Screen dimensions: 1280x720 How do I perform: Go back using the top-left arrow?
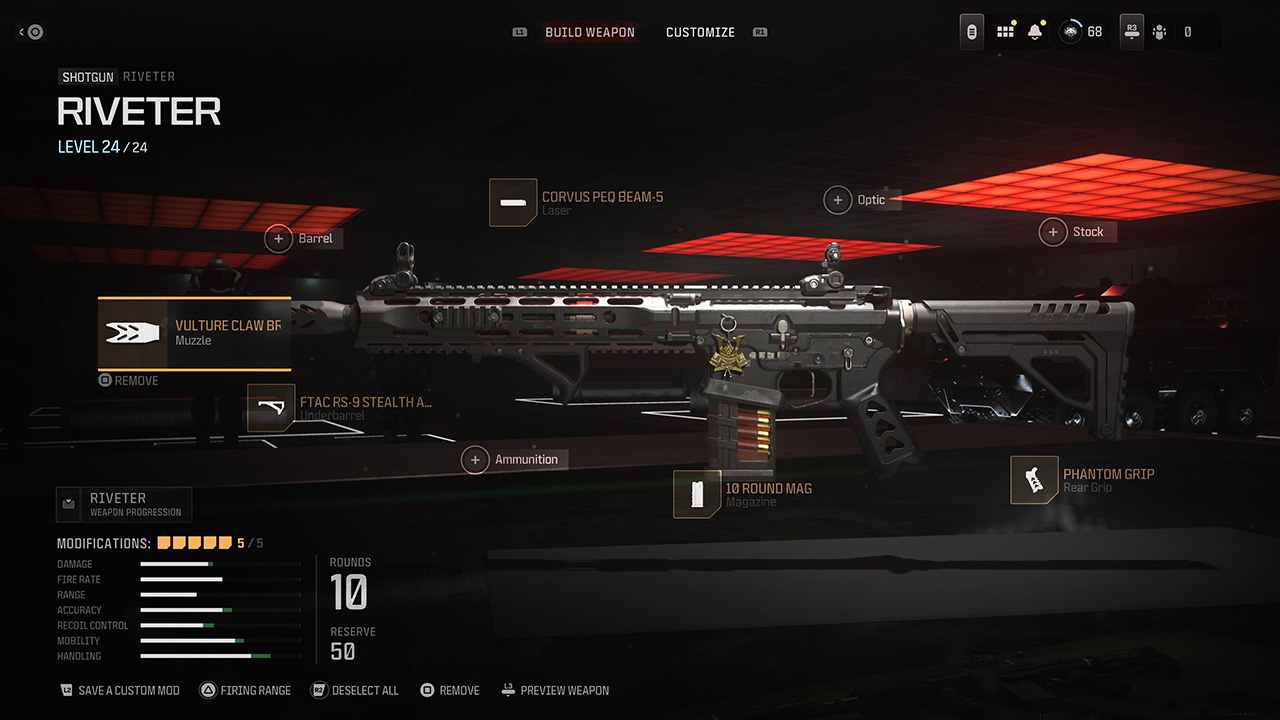pyautogui.click(x=30, y=32)
